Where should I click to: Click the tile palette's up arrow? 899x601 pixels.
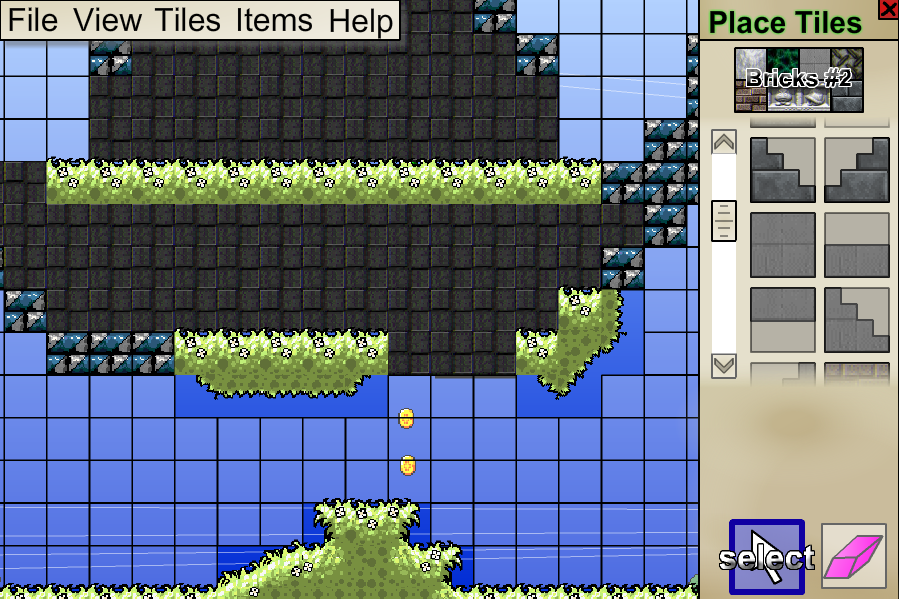[724, 142]
